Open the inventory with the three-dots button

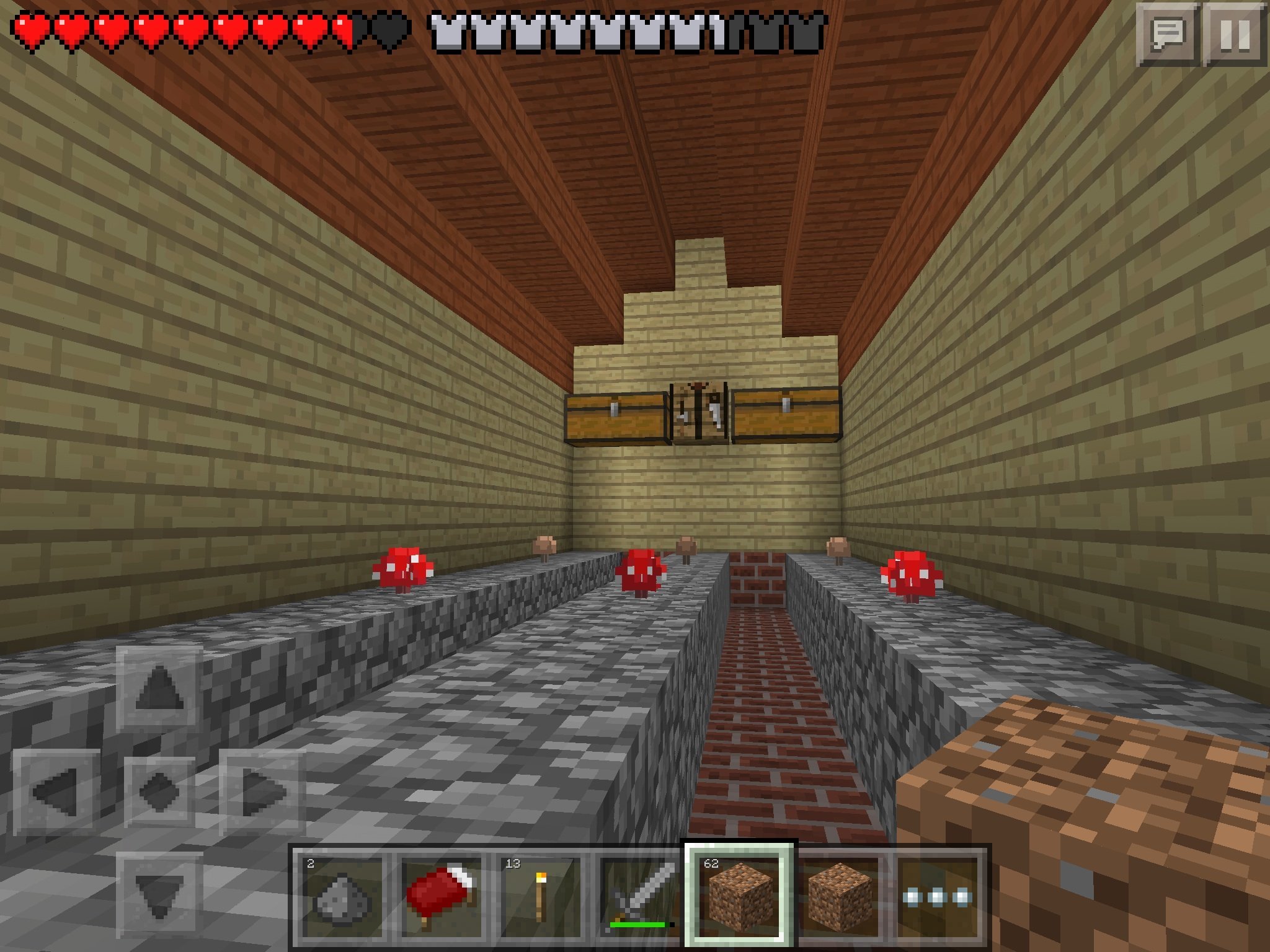(937, 896)
